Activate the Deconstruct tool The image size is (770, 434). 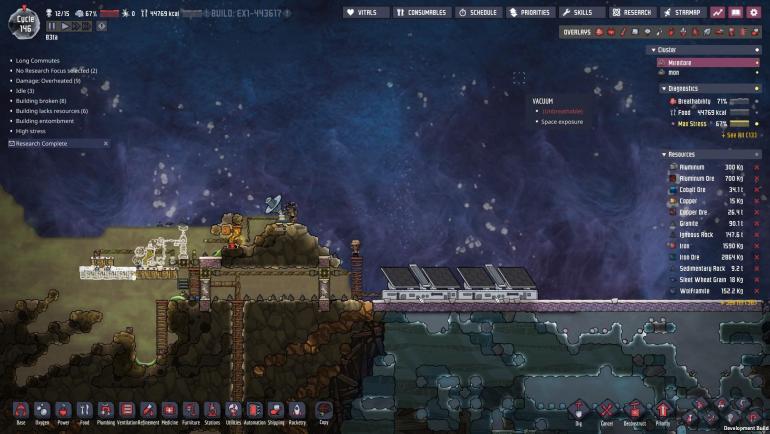pyautogui.click(x=634, y=411)
